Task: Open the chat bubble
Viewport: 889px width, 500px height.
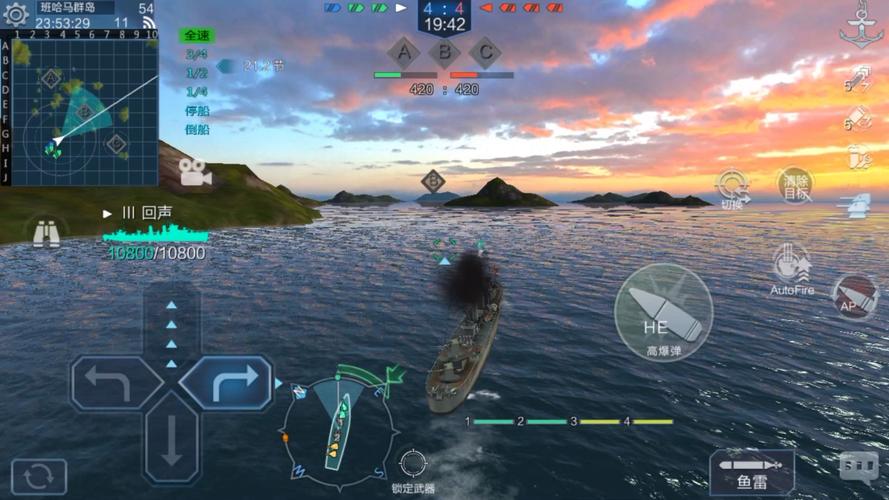Action: (859, 466)
